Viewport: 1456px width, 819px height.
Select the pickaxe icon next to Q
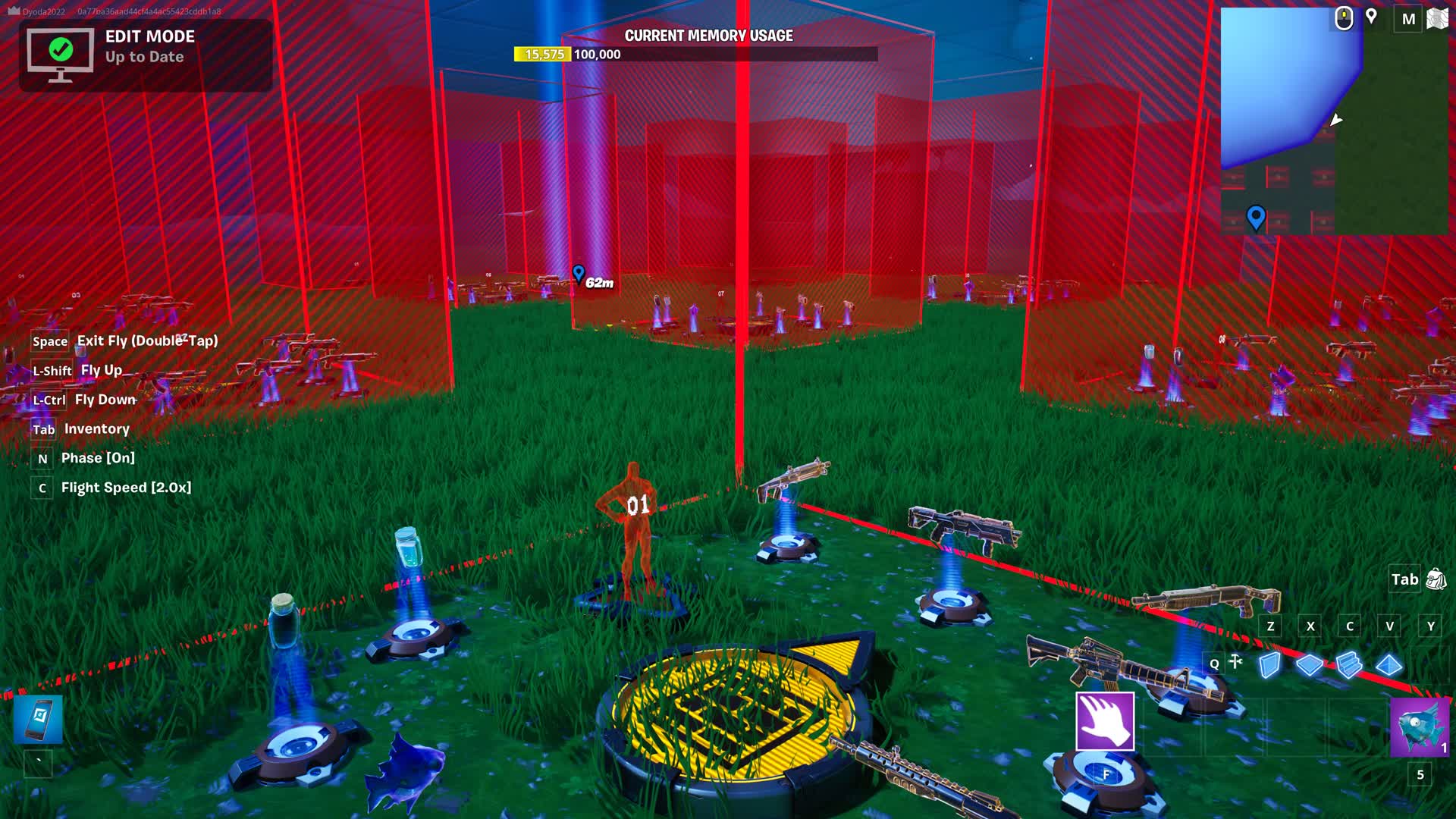tap(1238, 664)
